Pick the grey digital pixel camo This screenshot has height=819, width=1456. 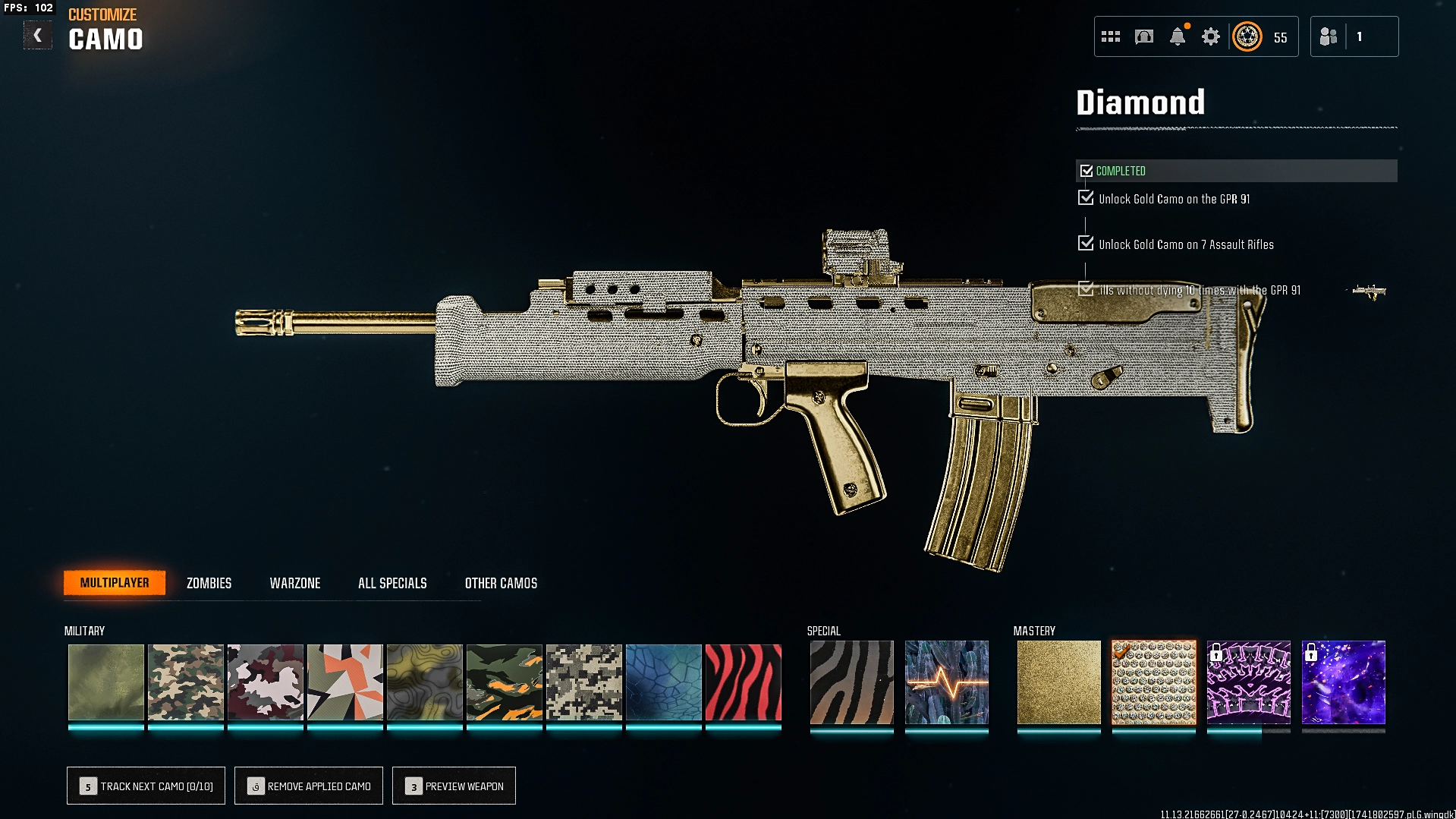tap(583, 682)
